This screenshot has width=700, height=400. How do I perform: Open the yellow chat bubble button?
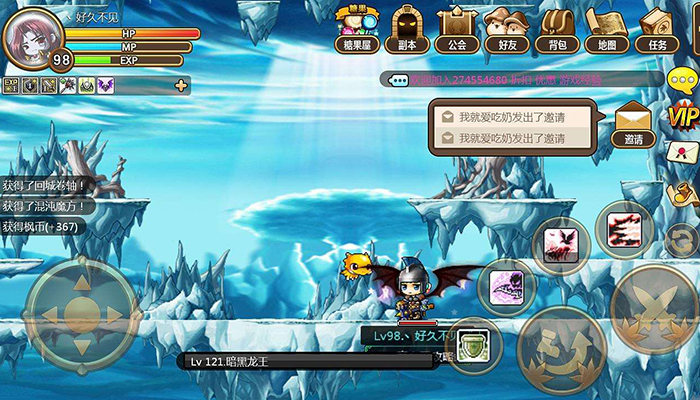(682, 81)
